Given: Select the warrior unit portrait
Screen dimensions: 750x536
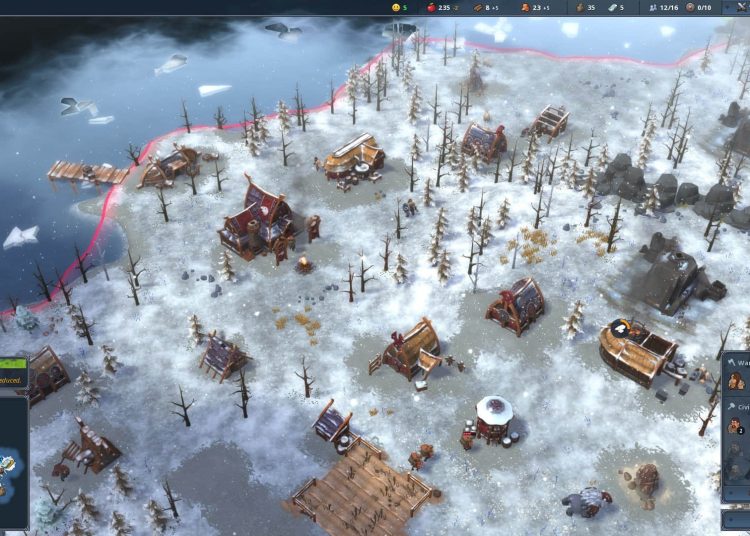Looking at the screenshot, I should point(736,380).
